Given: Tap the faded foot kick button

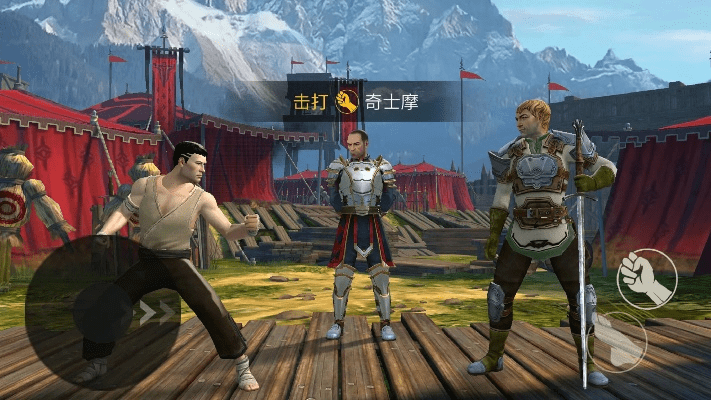Looking at the screenshot, I should pyautogui.click(x=619, y=341).
